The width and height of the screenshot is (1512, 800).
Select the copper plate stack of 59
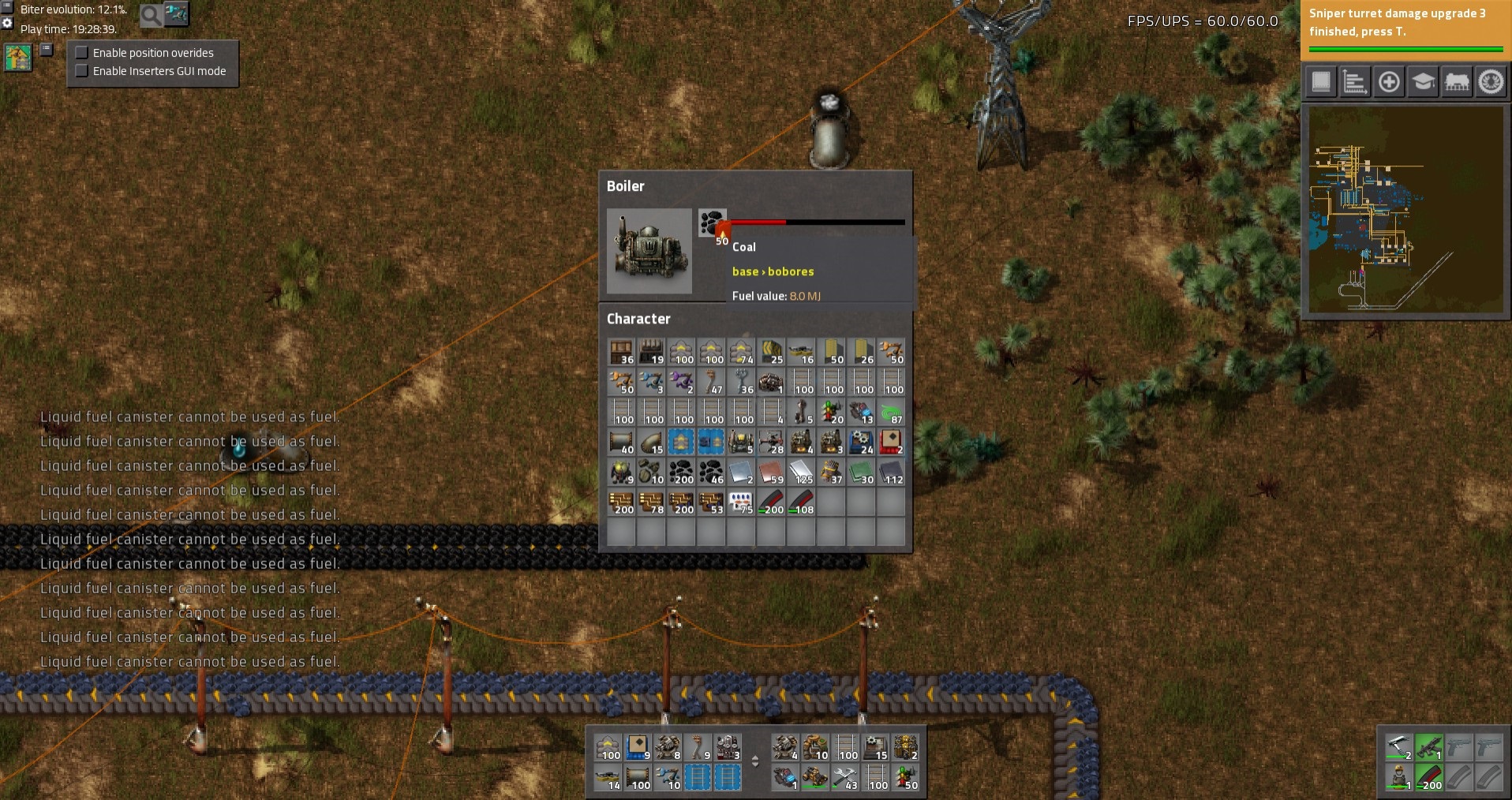pos(771,473)
